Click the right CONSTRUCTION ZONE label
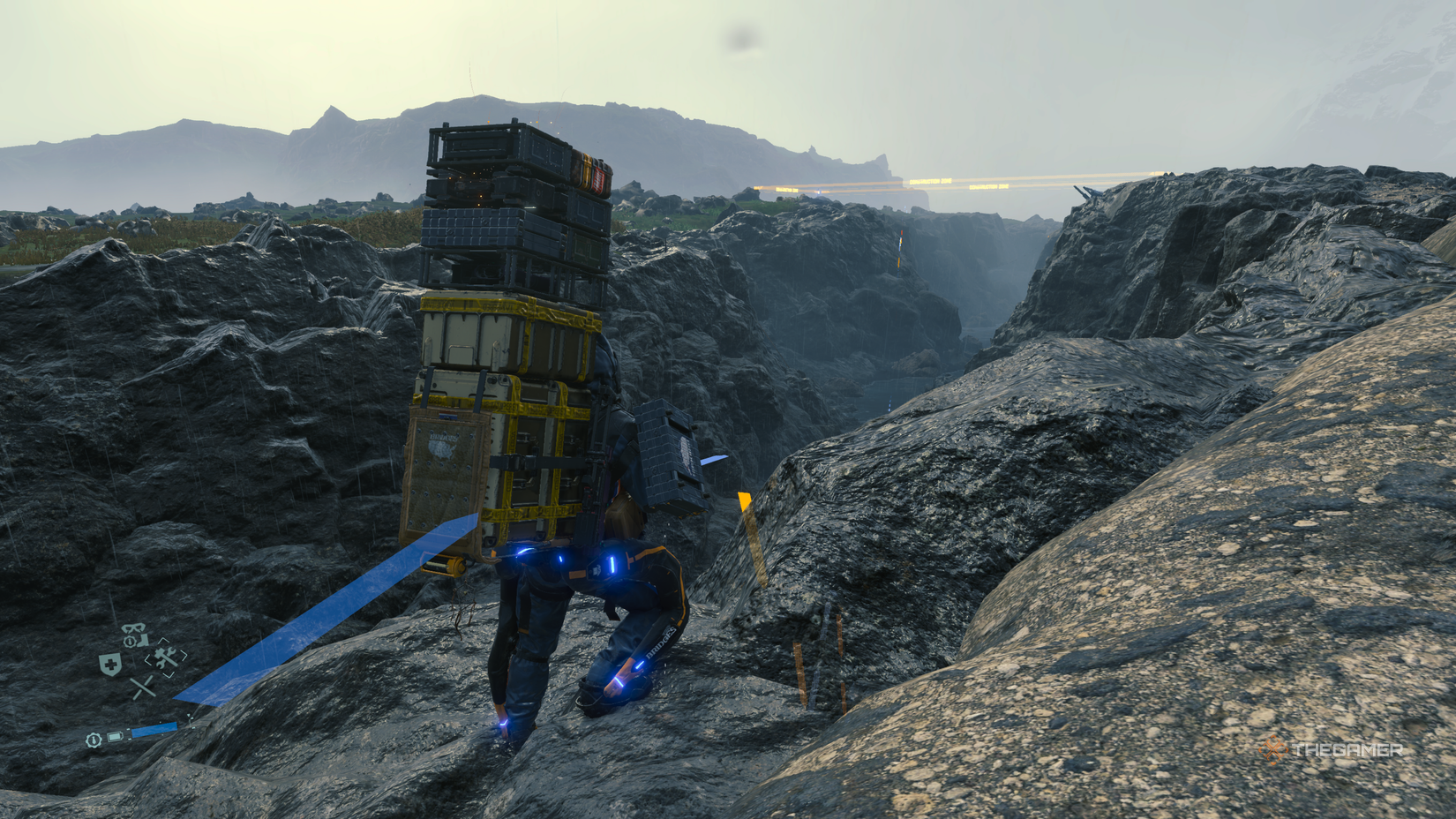Screen dimensions: 1456x819 pos(989,186)
